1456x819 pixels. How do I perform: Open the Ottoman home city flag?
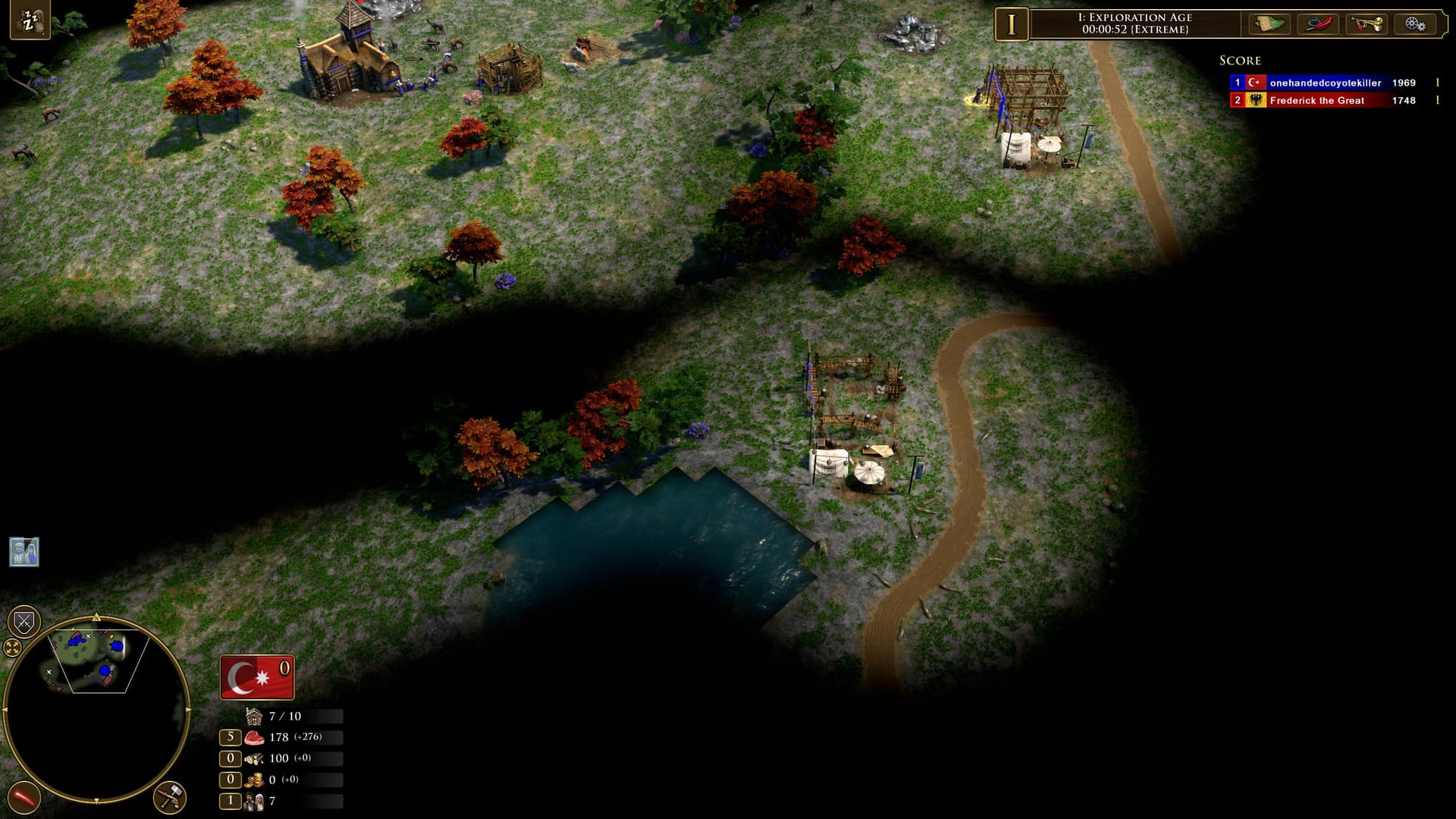[x=256, y=676]
